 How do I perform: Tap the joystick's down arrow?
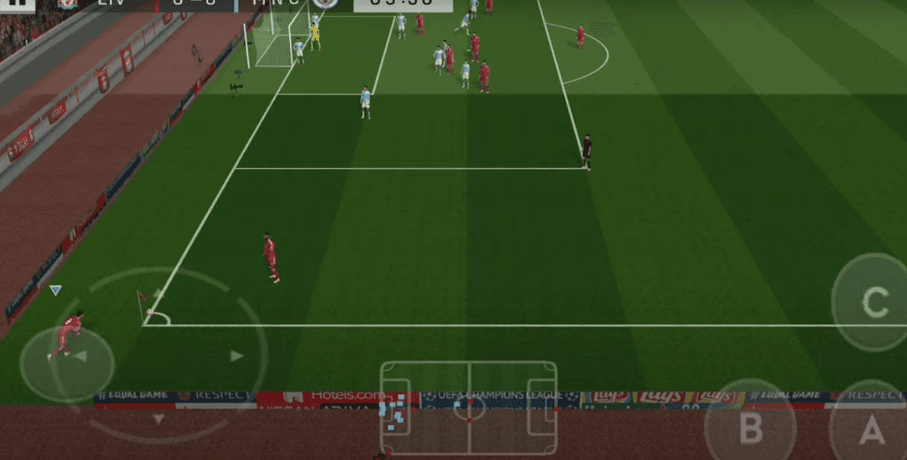(x=158, y=419)
